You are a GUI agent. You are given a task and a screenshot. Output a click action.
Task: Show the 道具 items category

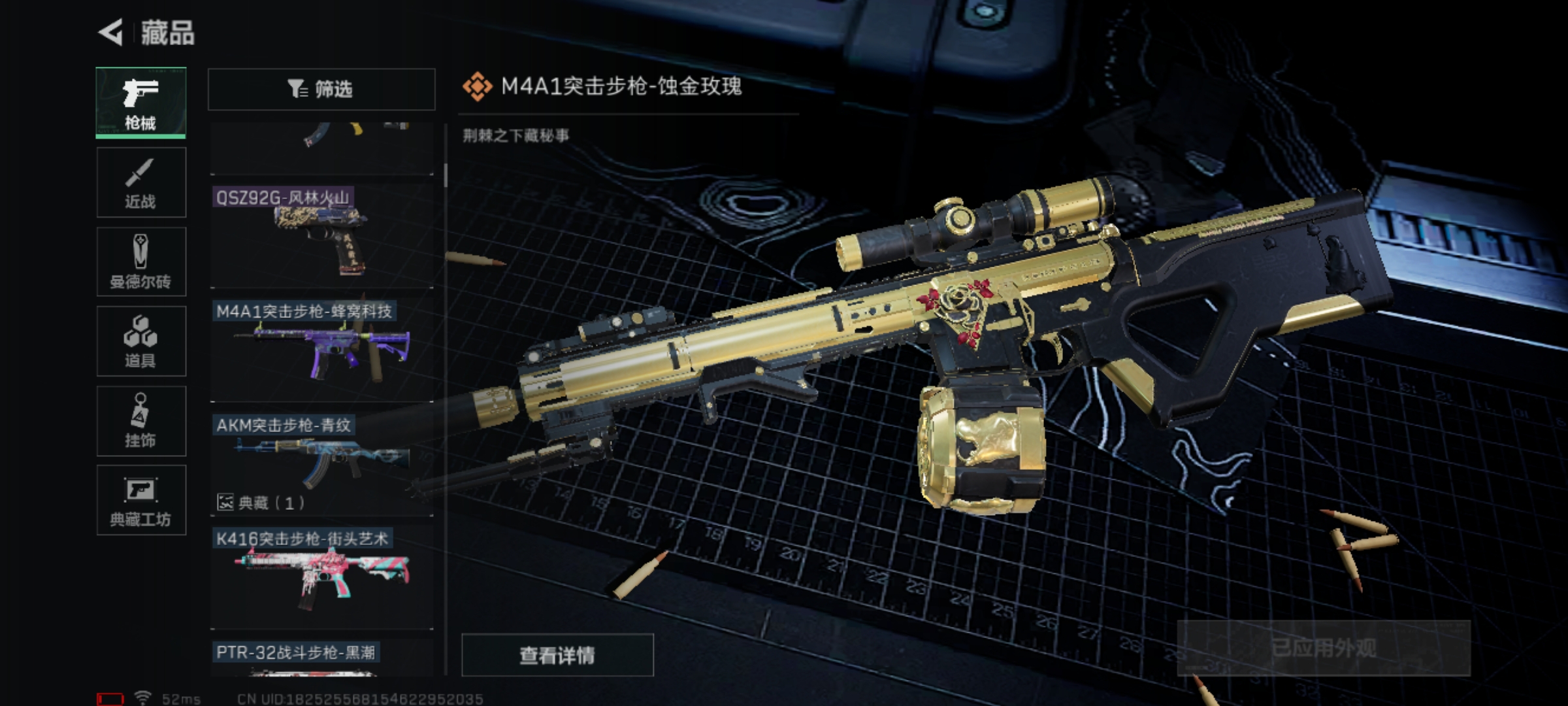(141, 341)
